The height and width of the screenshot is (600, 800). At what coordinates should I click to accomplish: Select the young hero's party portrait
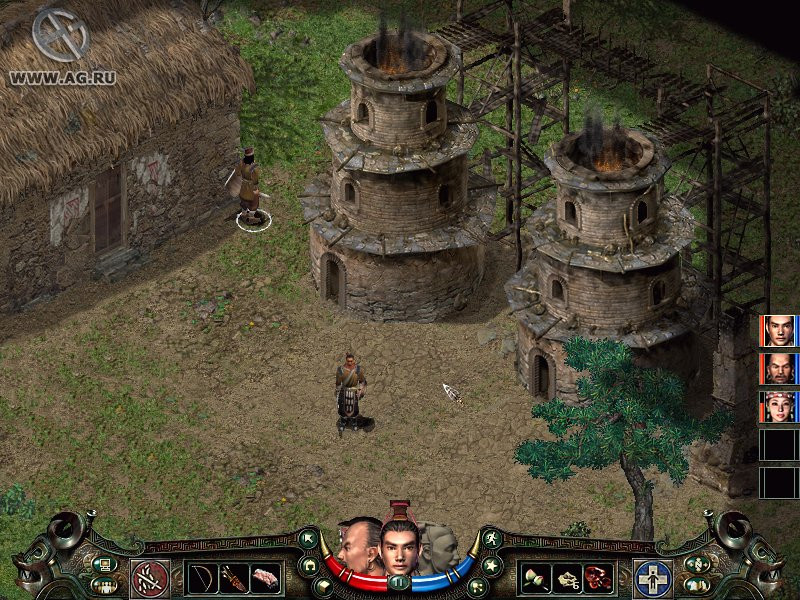pos(778,331)
